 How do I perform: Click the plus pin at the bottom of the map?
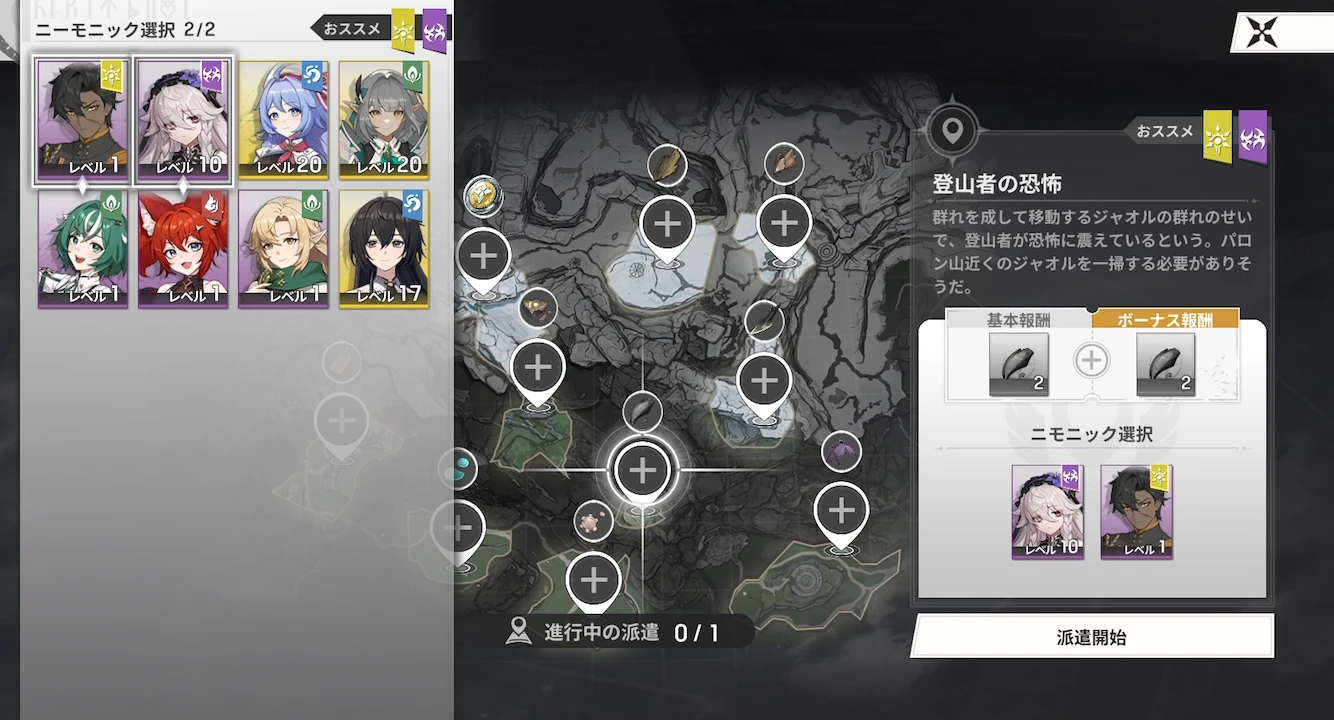(594, 578)
